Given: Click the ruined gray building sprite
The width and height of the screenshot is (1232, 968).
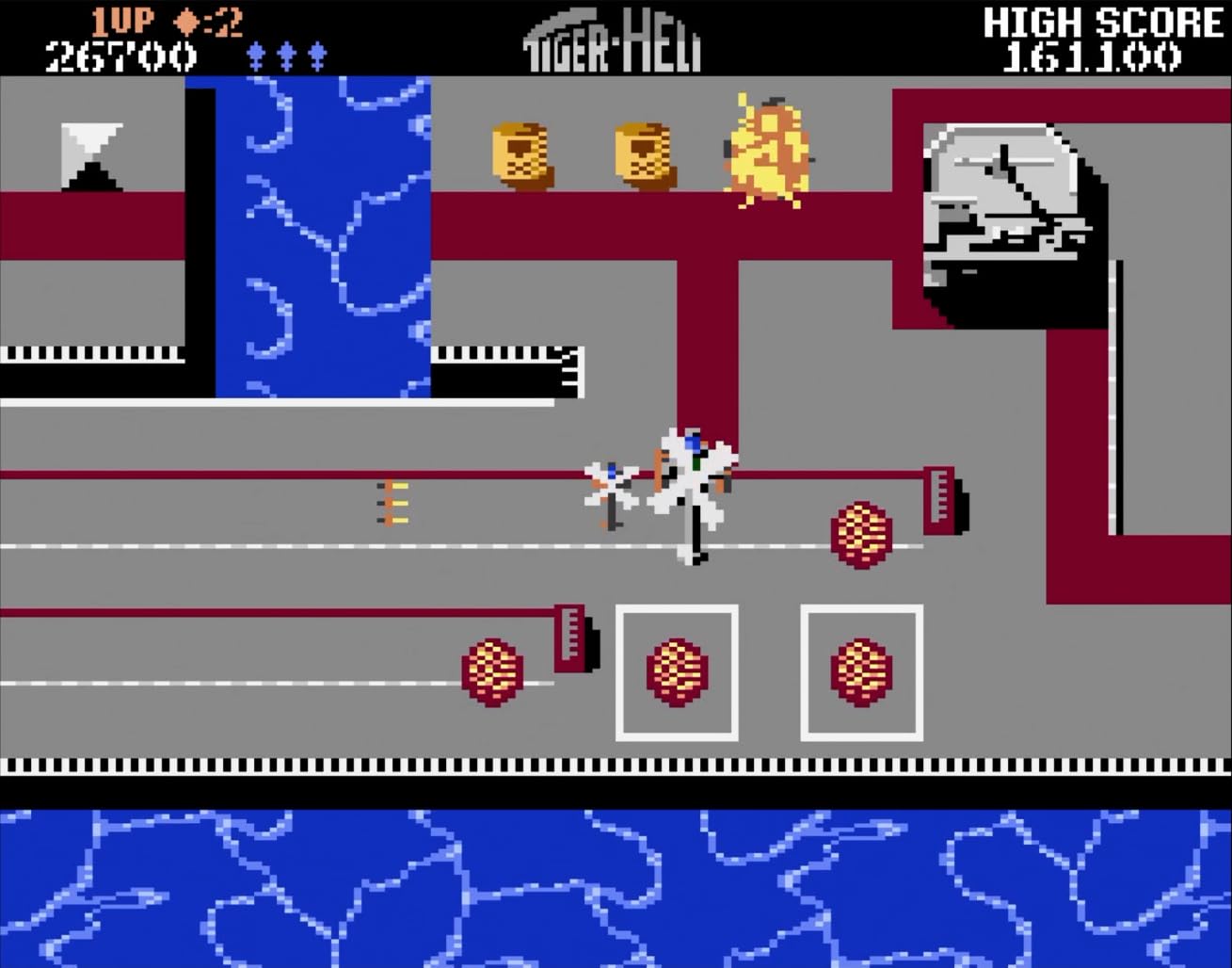Looking at the screenshot, I should tap(1002, 207).
